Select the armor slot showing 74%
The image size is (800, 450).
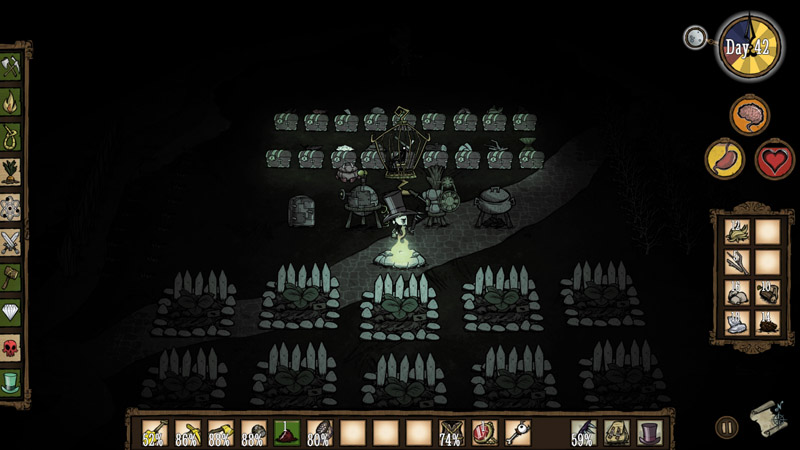pyautogui.click(x=452, y=432)
